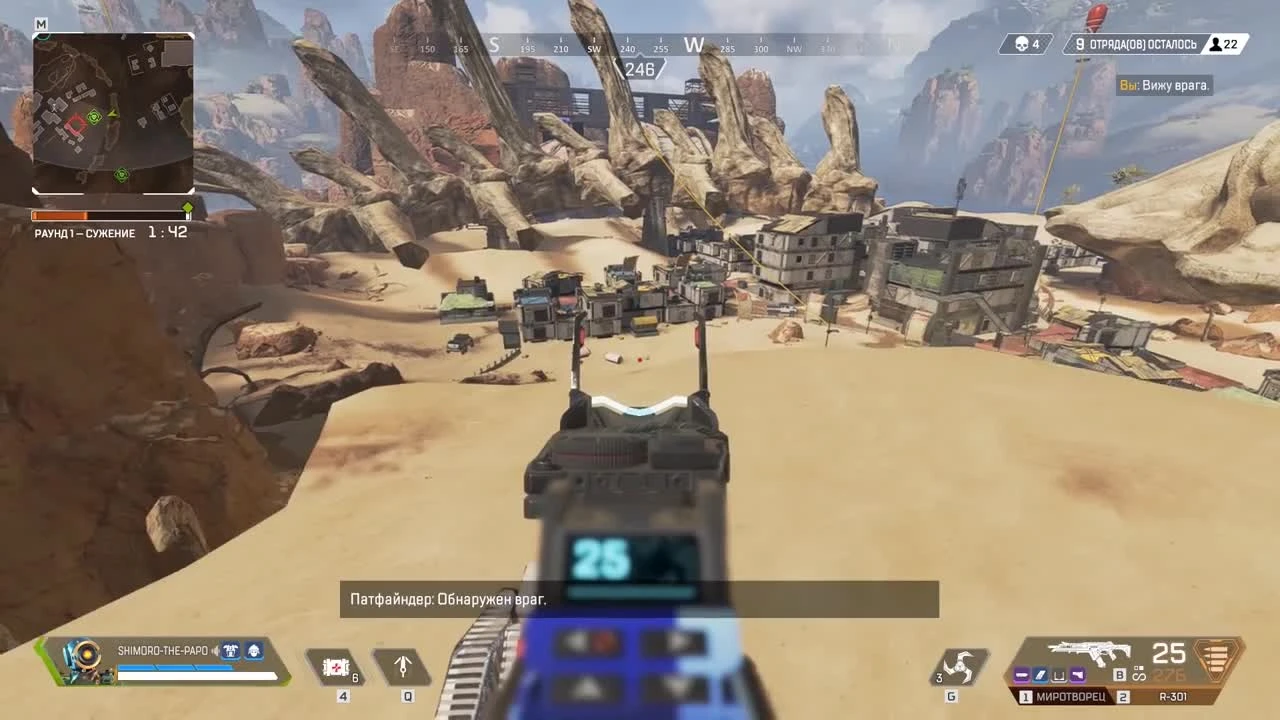The height and width of the screenshot is (720, 1280).
Task: Toggle the fire mode selector marked B
Action: pos(1120,675)
